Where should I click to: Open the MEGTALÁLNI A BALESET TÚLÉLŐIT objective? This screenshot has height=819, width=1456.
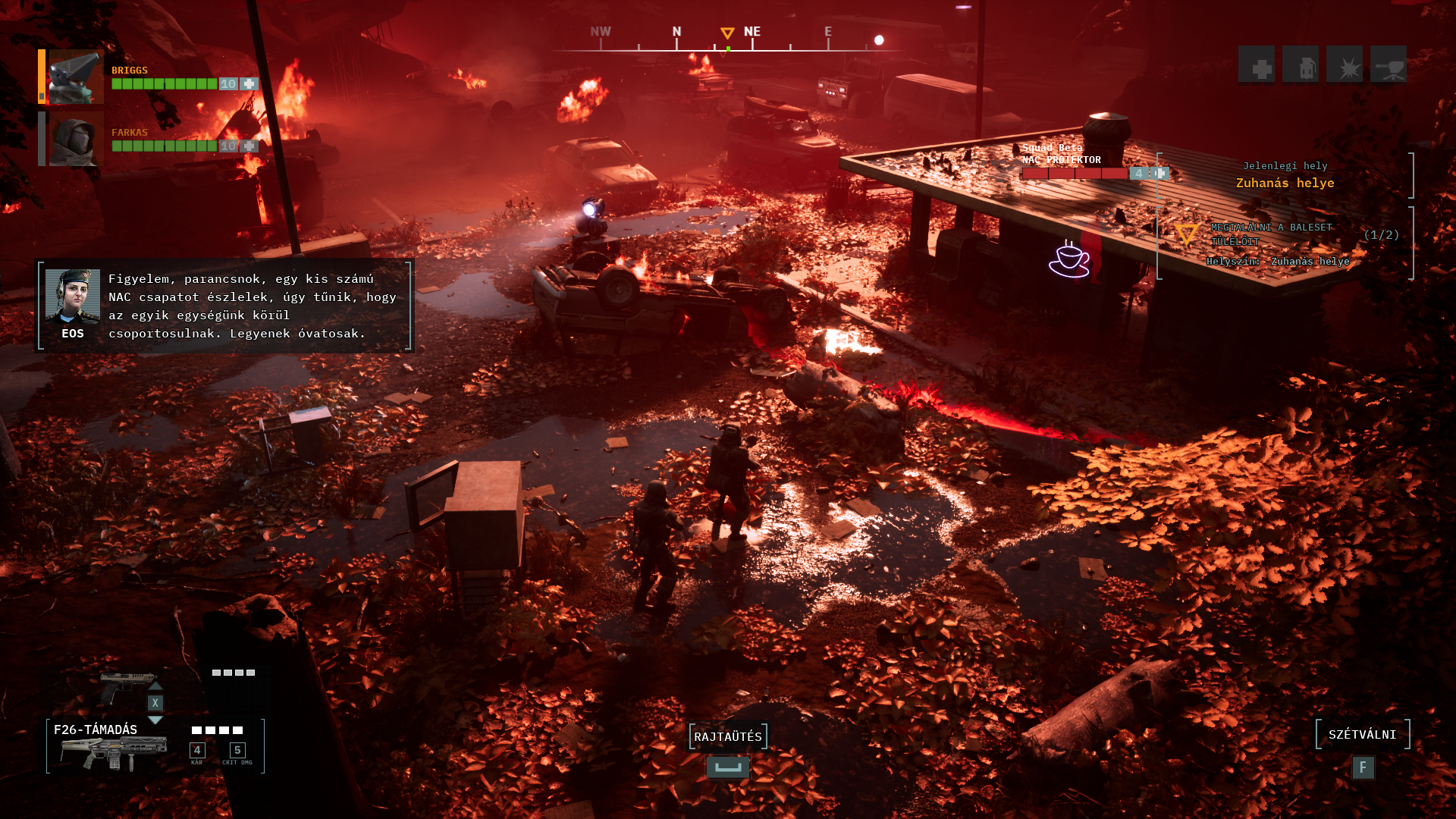tap(1272, 234)
